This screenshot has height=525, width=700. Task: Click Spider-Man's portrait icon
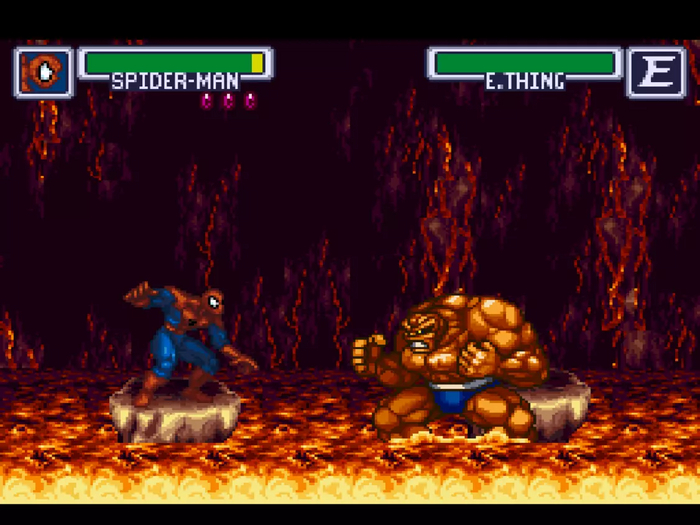pyautogui.click(x=44, y=72)
